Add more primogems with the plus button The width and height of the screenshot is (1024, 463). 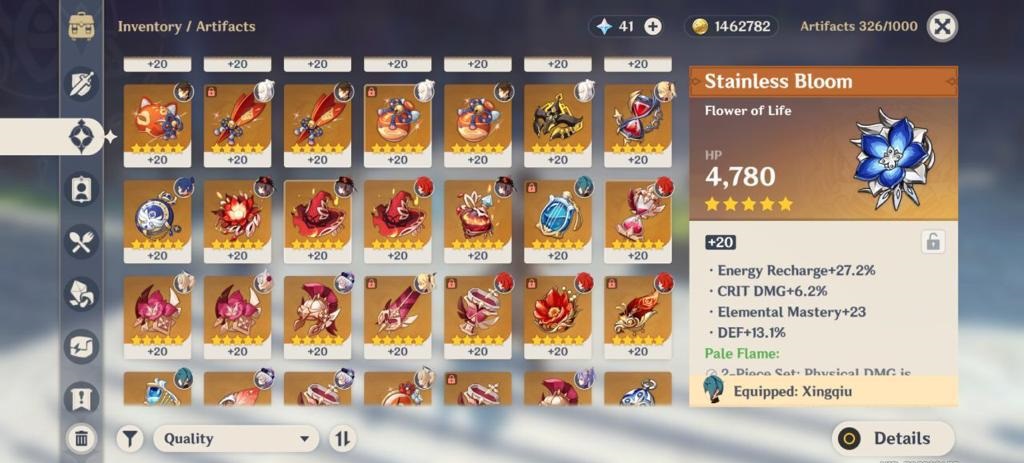tap(653, 27)
